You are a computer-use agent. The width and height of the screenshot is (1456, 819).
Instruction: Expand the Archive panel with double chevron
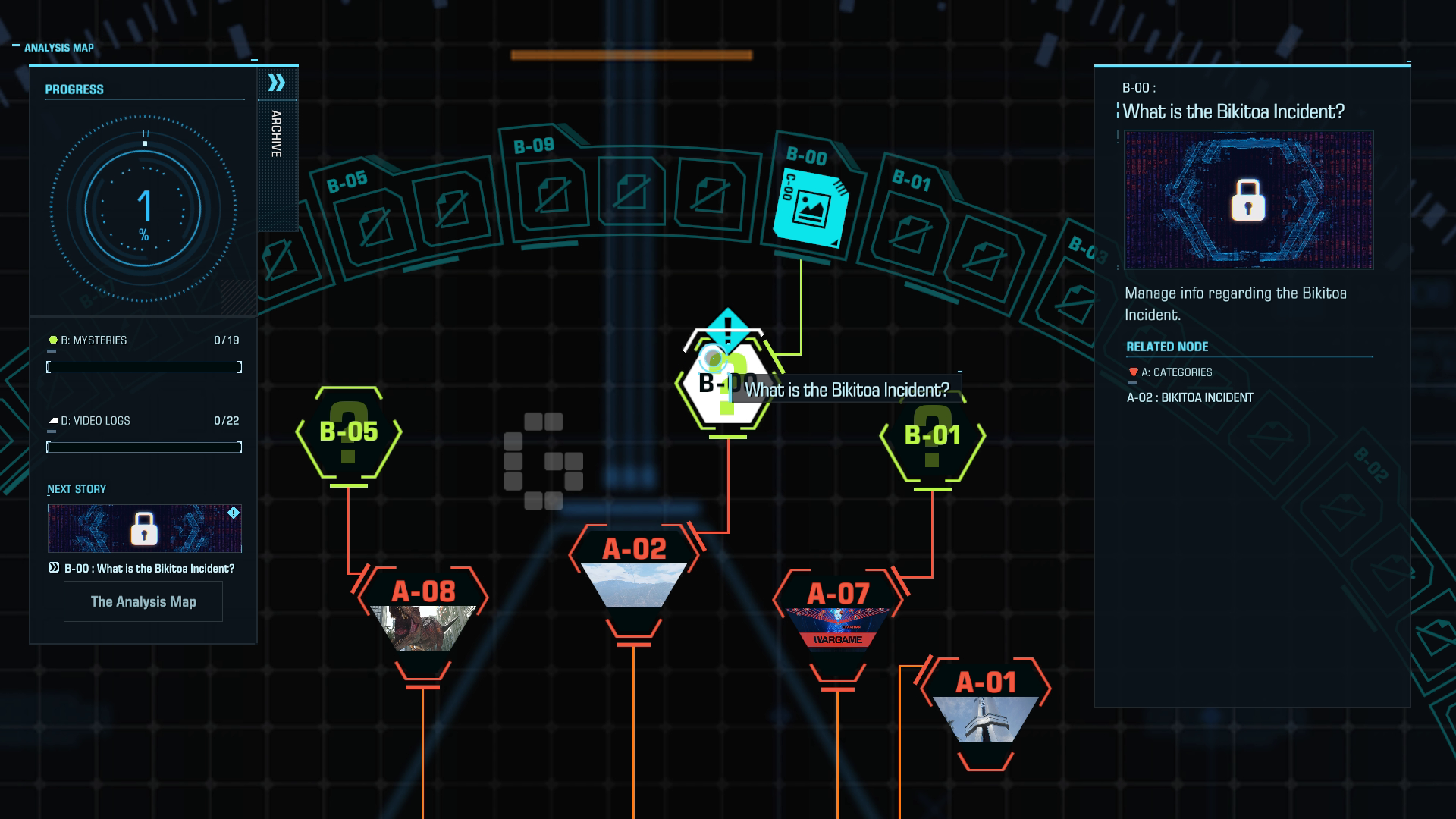(x=278, y=82)
